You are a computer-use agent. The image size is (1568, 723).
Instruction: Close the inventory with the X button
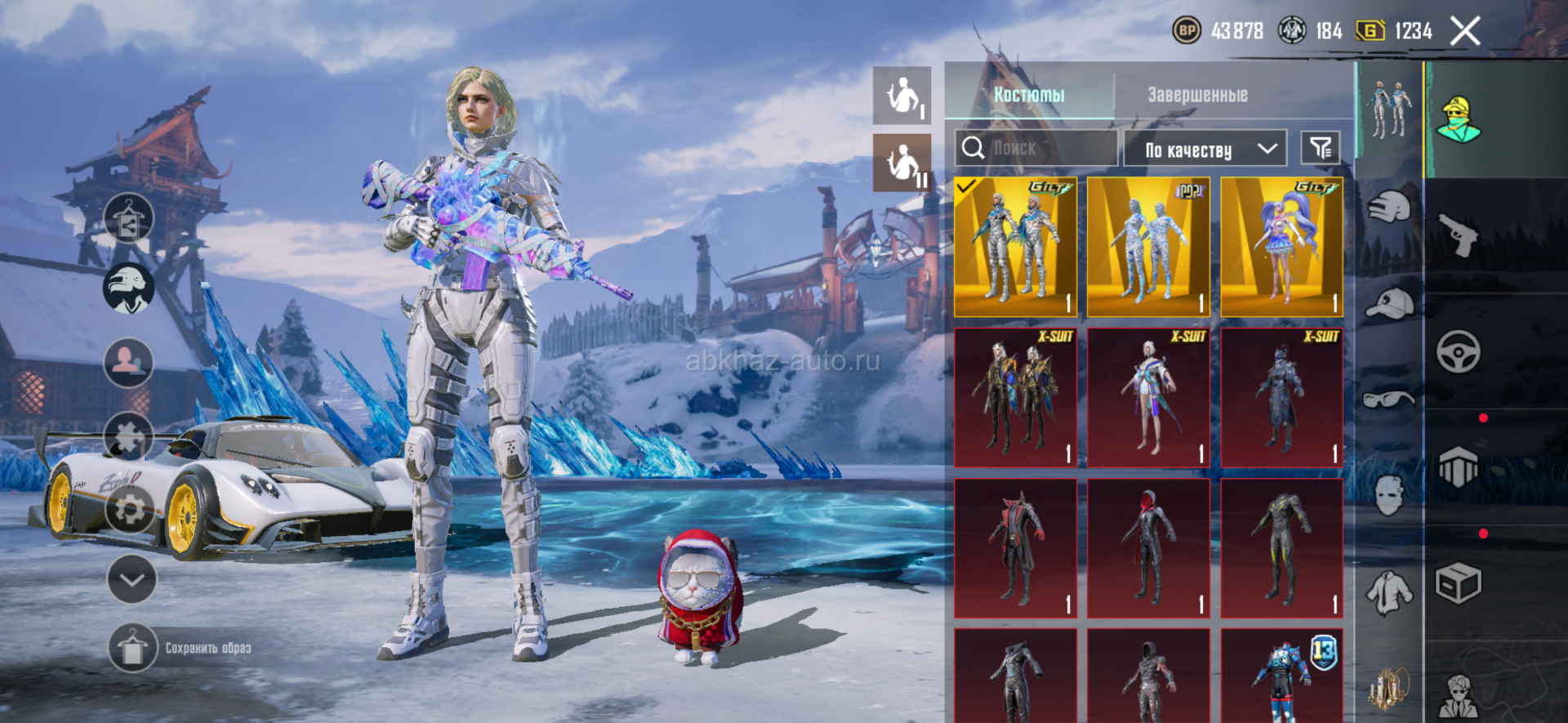1465,32
